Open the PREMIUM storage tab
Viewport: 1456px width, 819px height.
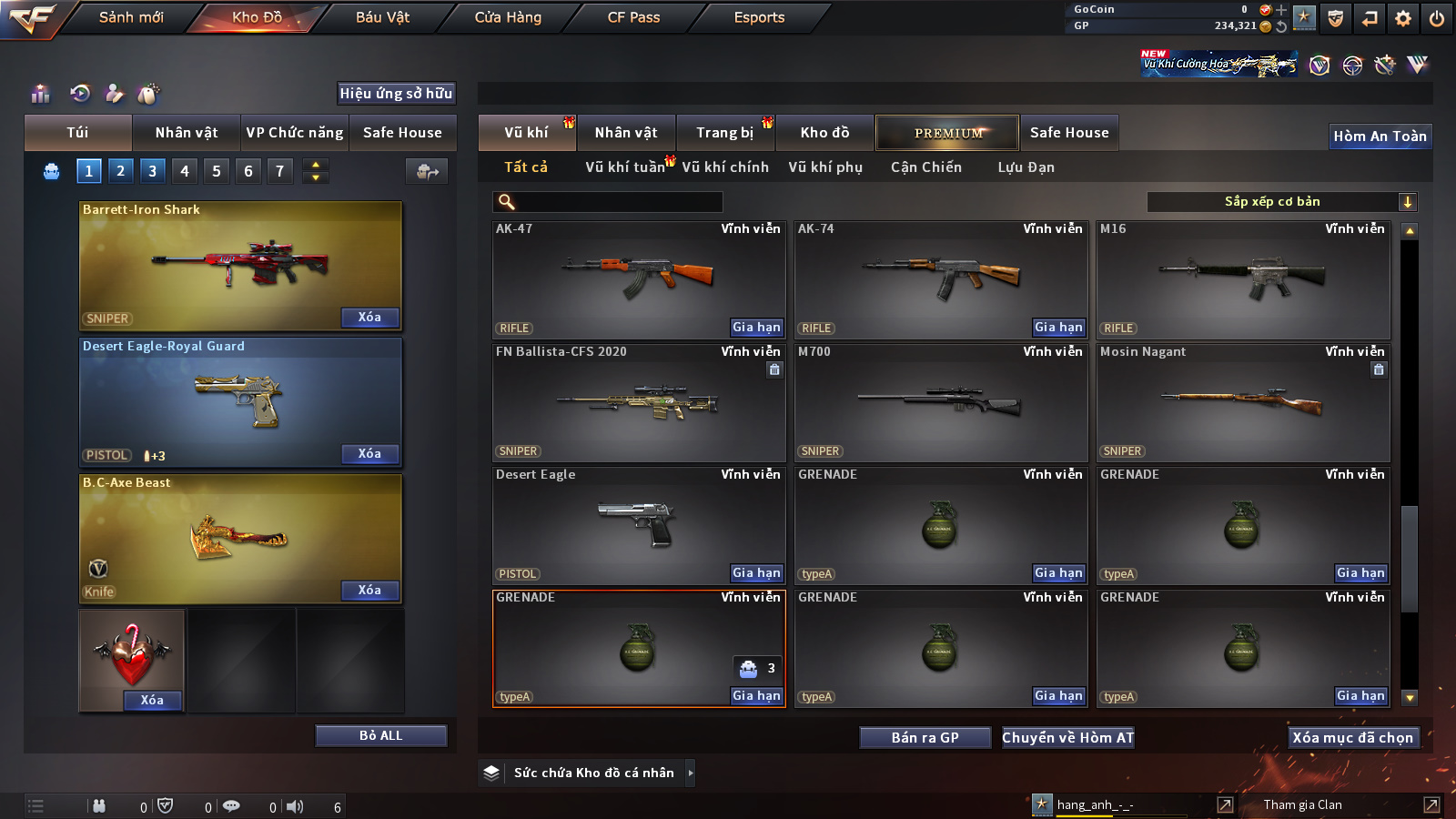tap(947, 133)
